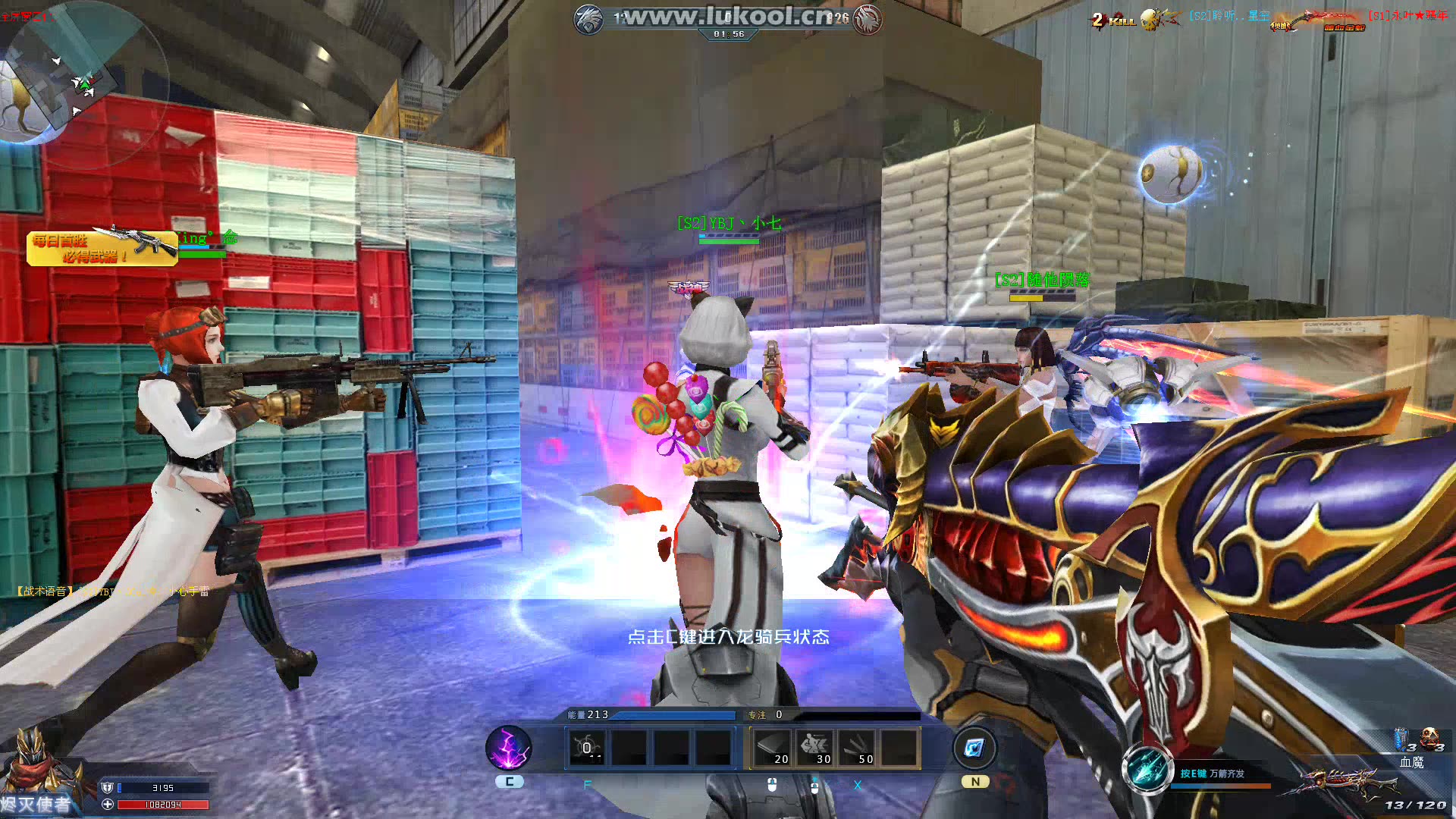
Task: Click the glowing dragon egg orb icon
Action: 1172,174
